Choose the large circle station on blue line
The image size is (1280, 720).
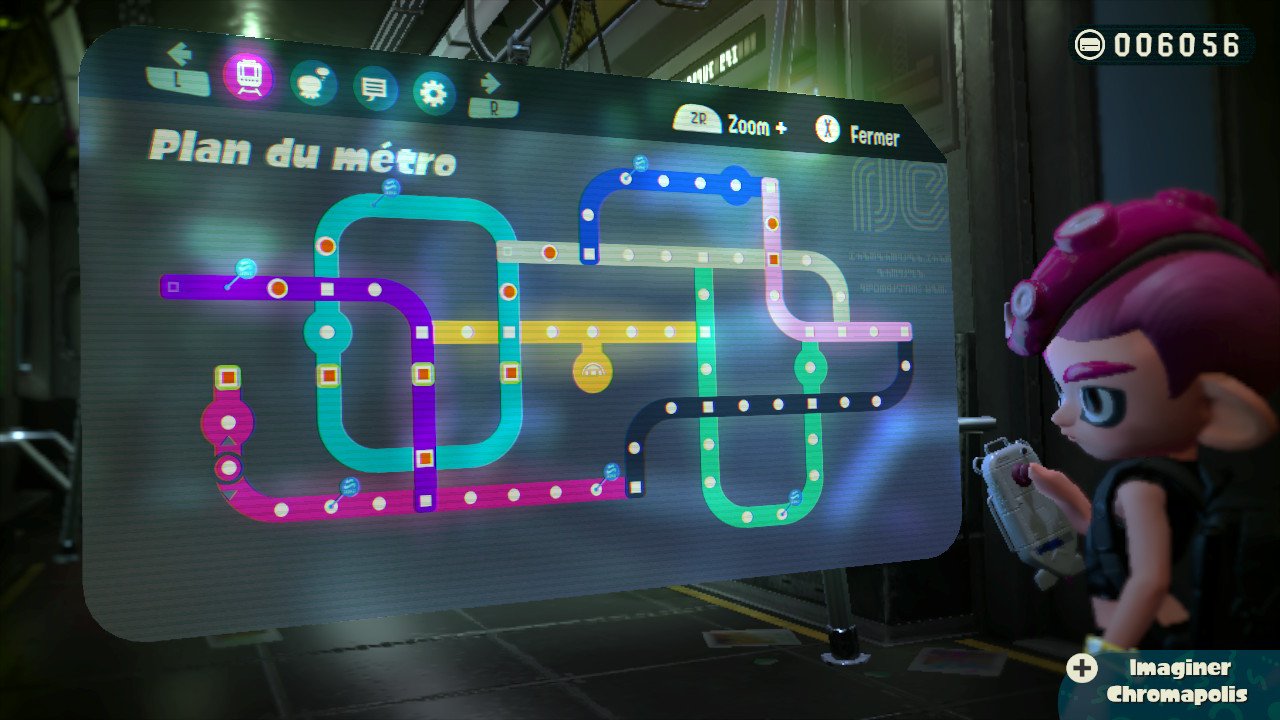(x=736, y=184)
